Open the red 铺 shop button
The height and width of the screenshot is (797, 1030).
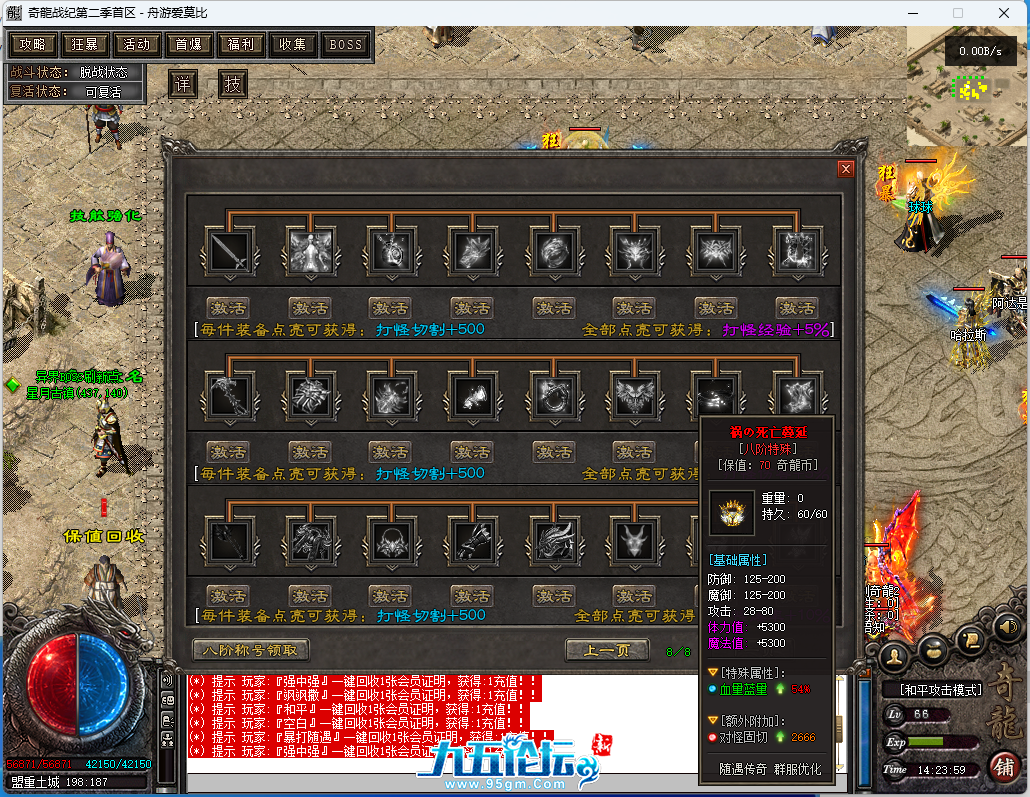[x=1004, y=767]
